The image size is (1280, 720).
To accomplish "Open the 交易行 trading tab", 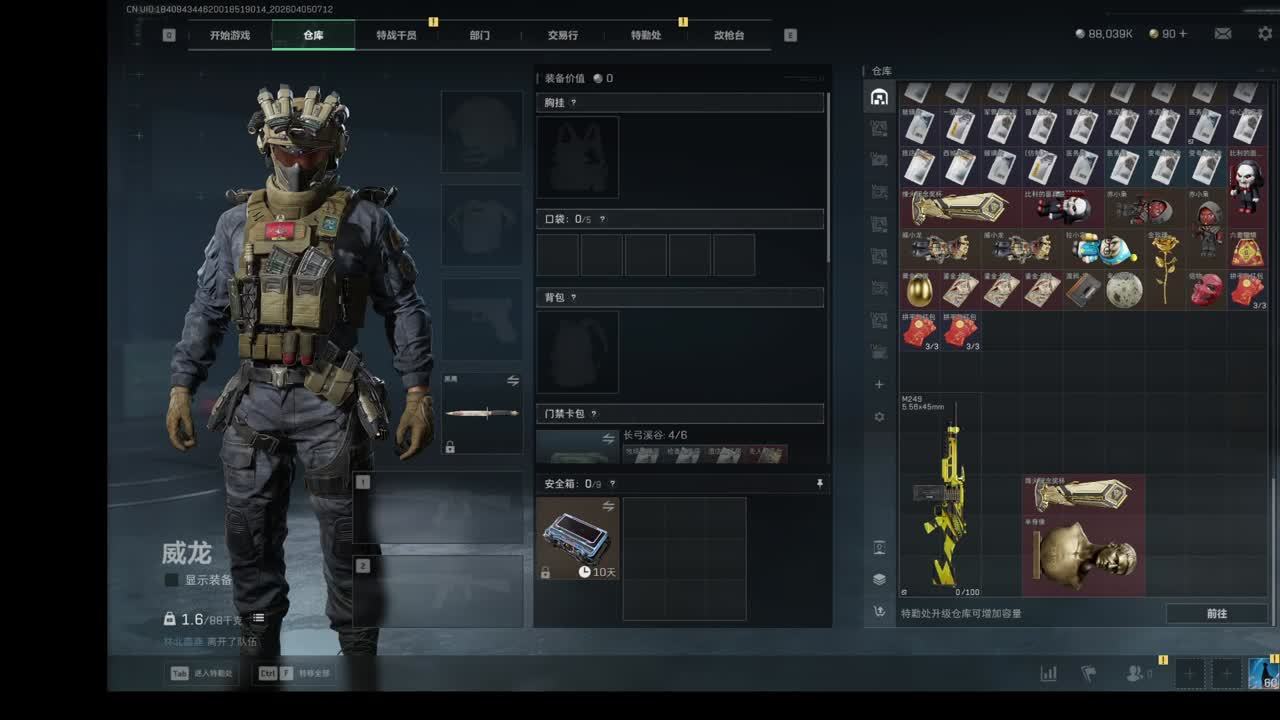I will pyautogui.click(x=562, y=35).
